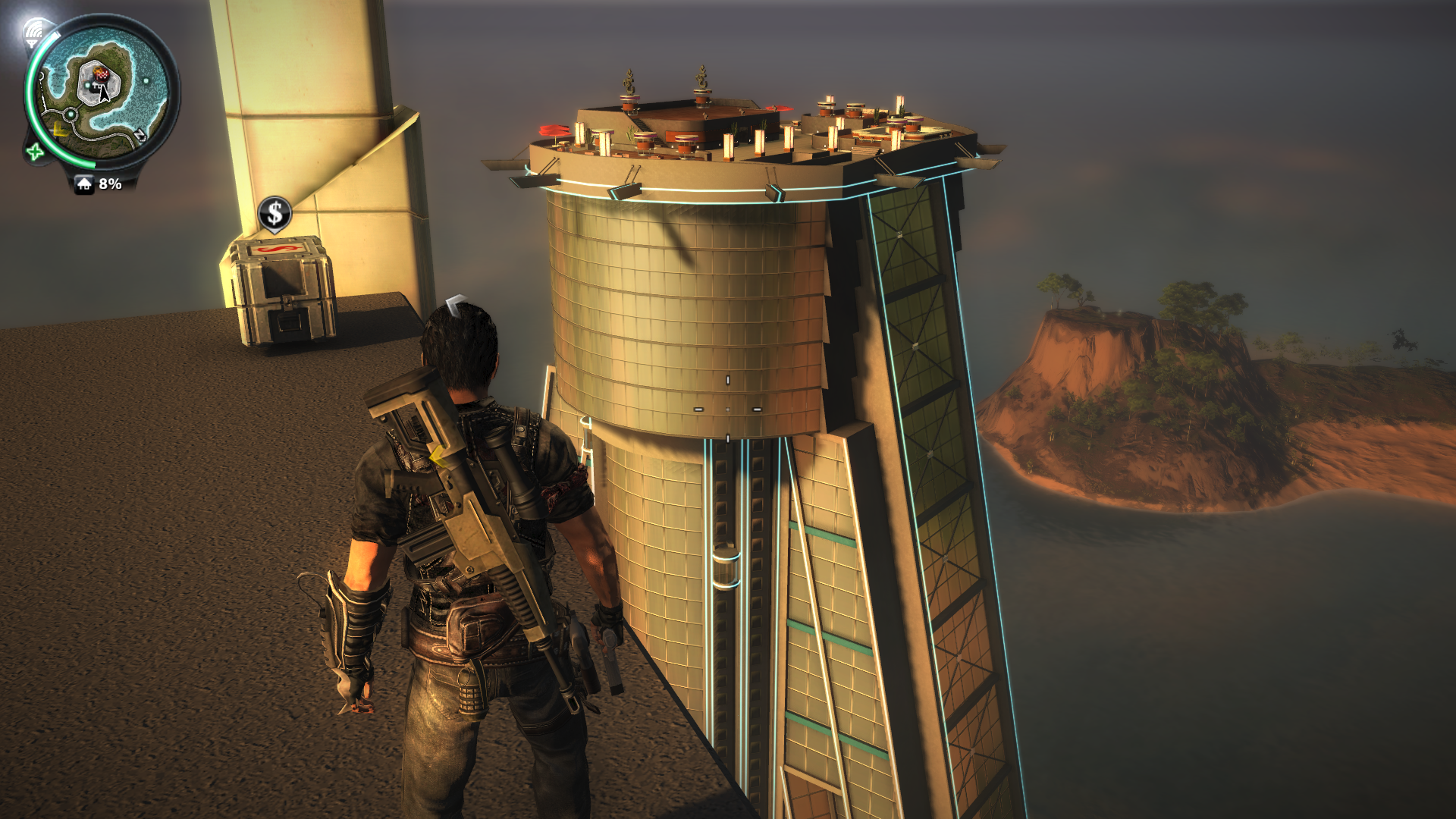Click the north compass indicator on minimap
Screen dimensions: 1456x819
140,136
